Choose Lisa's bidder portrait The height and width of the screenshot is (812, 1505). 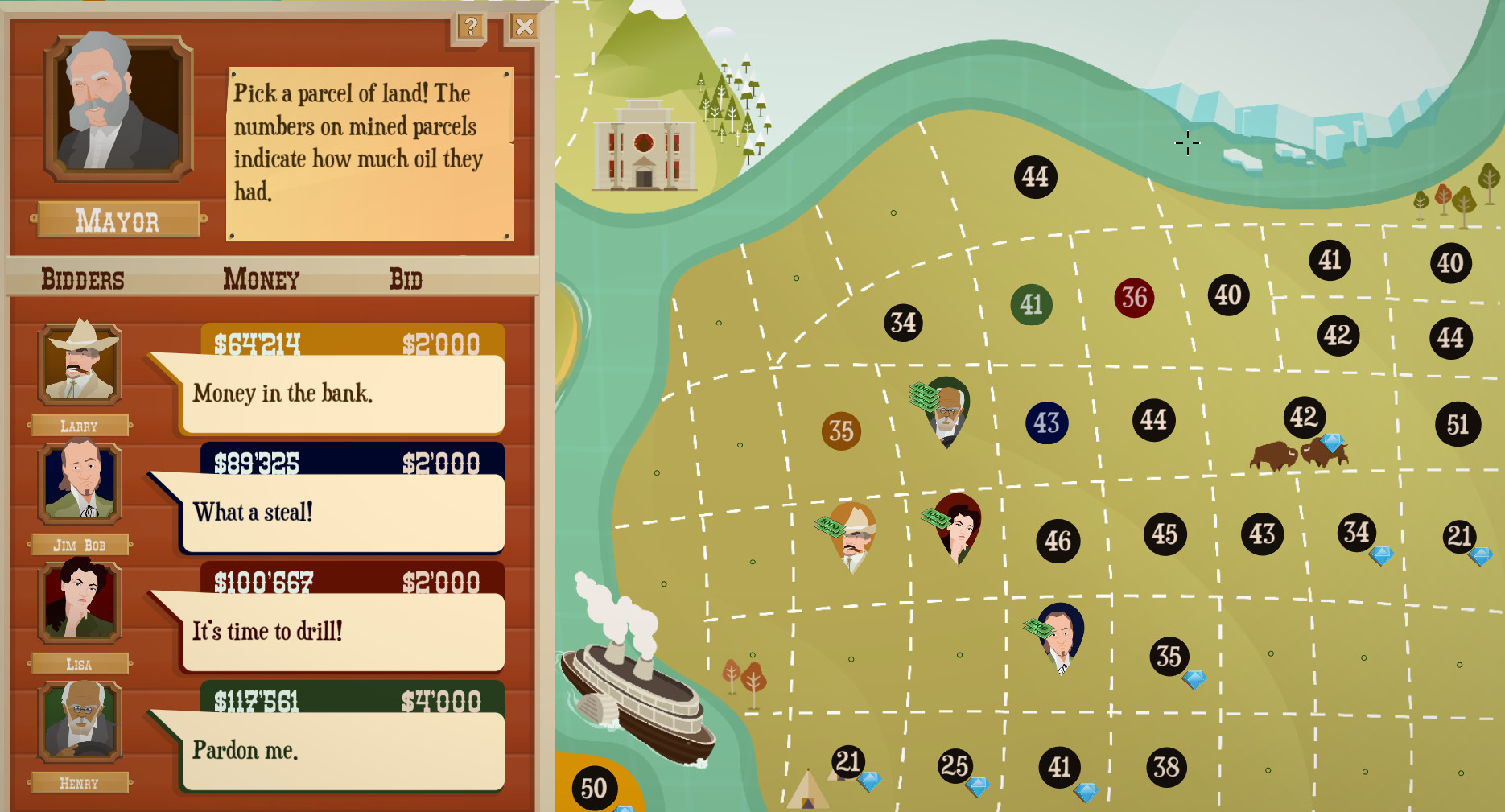tap(80, 602)
